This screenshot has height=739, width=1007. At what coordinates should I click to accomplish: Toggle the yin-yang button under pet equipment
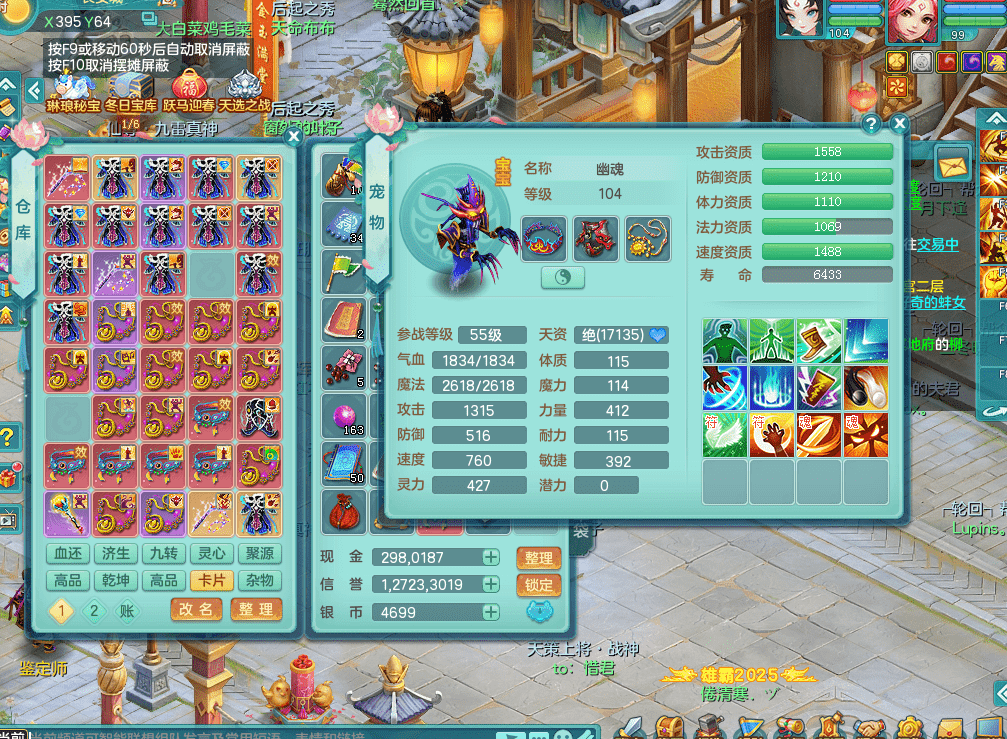click(x=563, y=277)
